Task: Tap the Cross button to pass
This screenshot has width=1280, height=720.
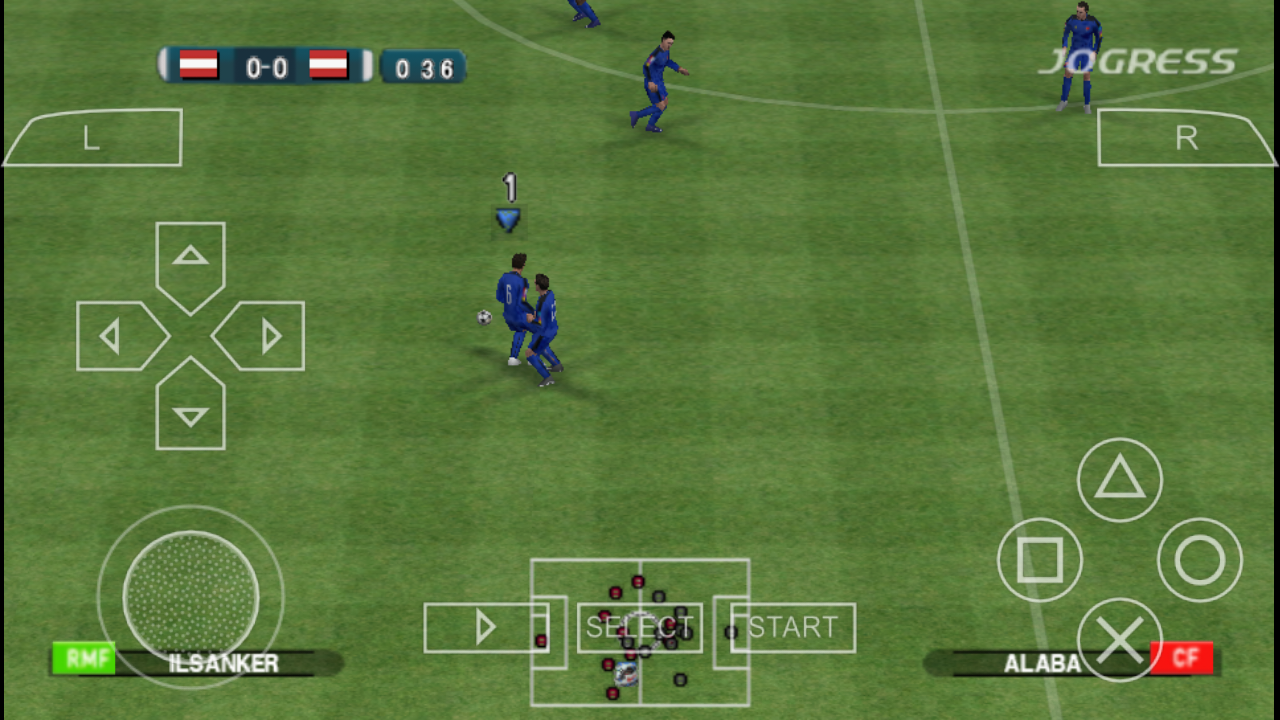Action: (1120, 642)
